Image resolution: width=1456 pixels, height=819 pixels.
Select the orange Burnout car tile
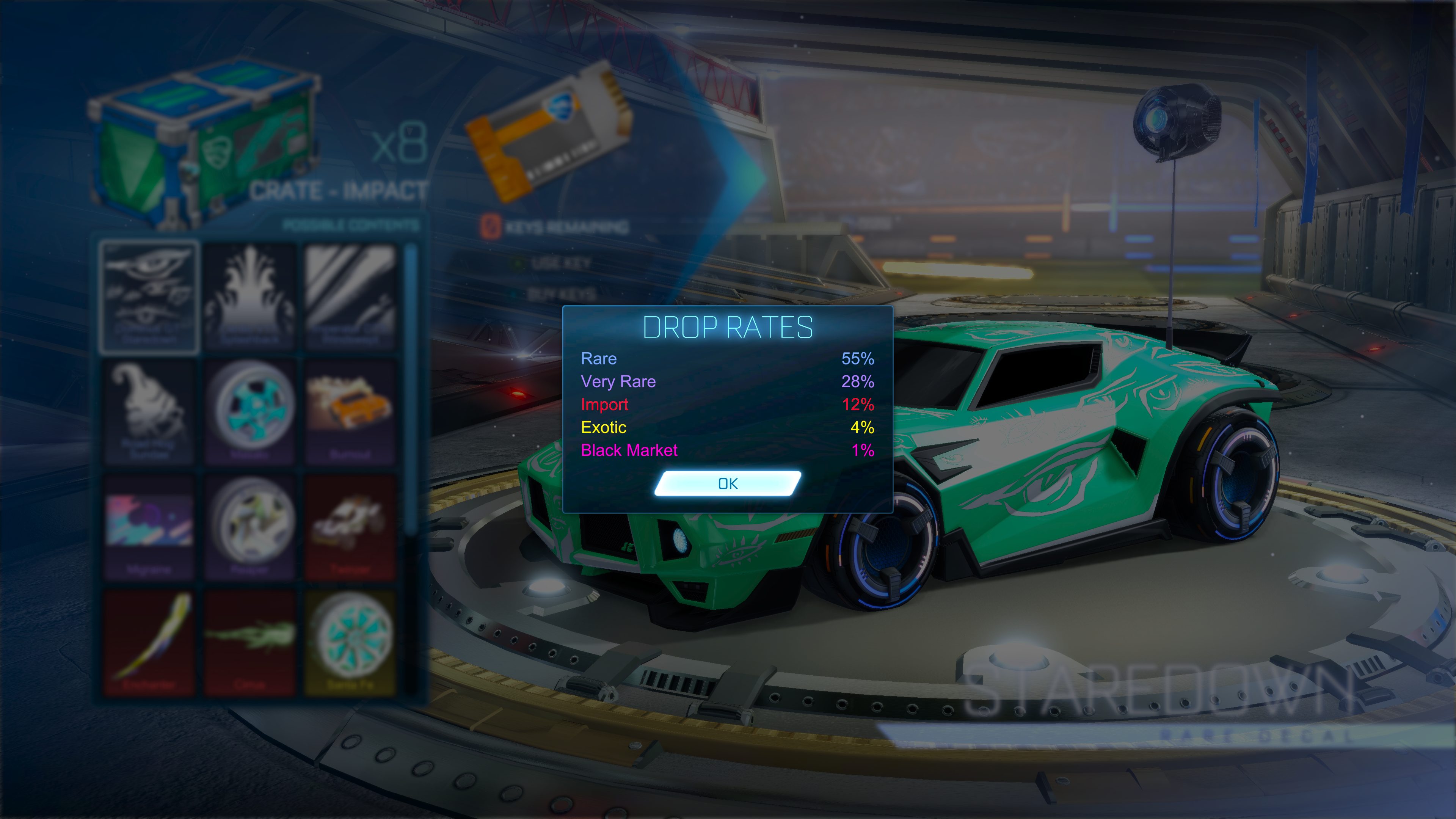tap(350, 413)
